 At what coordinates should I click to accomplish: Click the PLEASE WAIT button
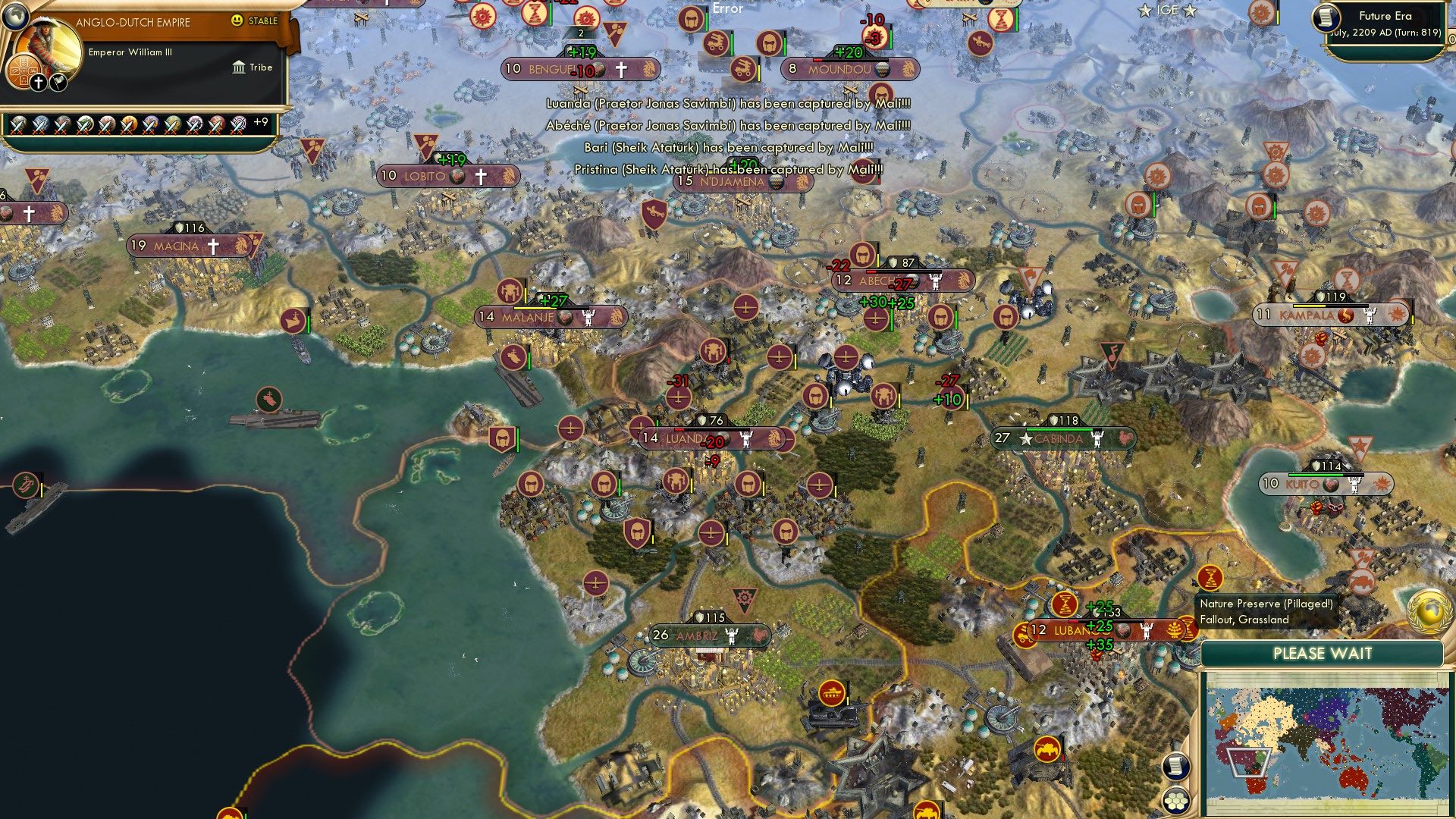pos(1324,654)
